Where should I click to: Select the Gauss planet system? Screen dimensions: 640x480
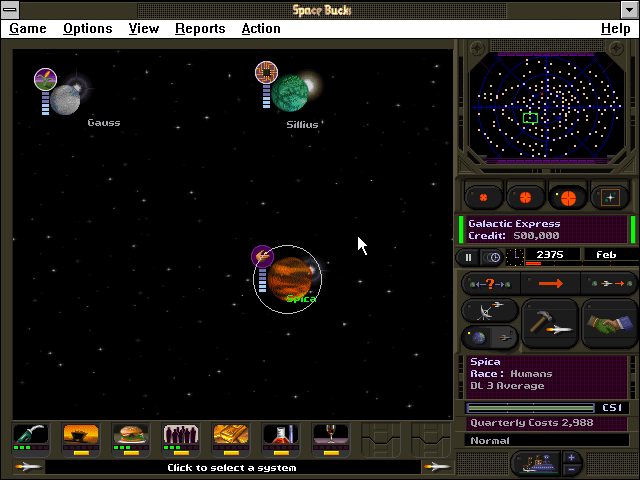point(65,98)
